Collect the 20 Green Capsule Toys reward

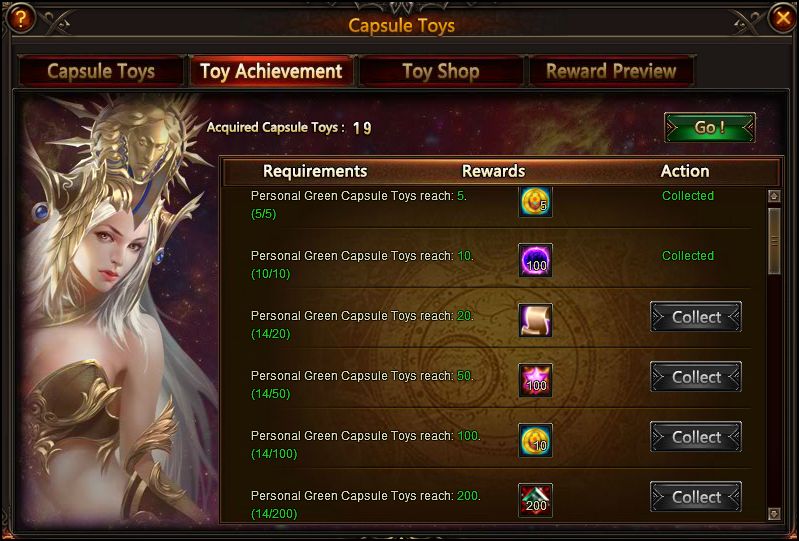[696, 317]
